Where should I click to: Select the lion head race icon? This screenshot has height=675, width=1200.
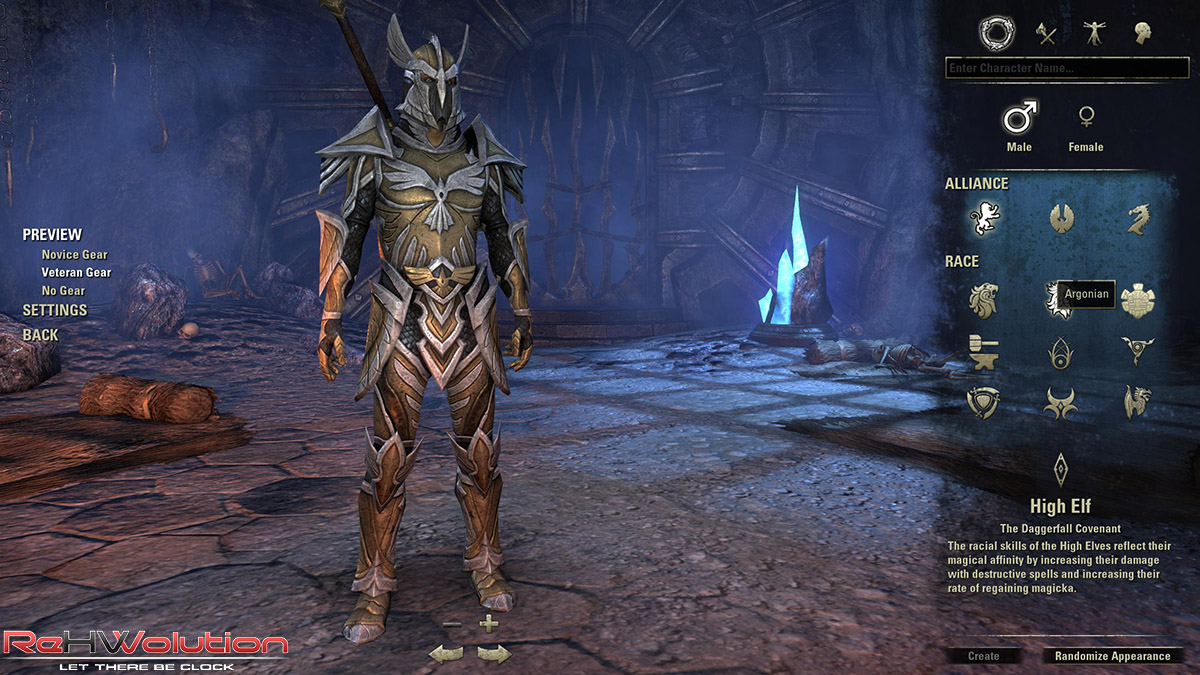pyautogui.click(x=984, y=299)
